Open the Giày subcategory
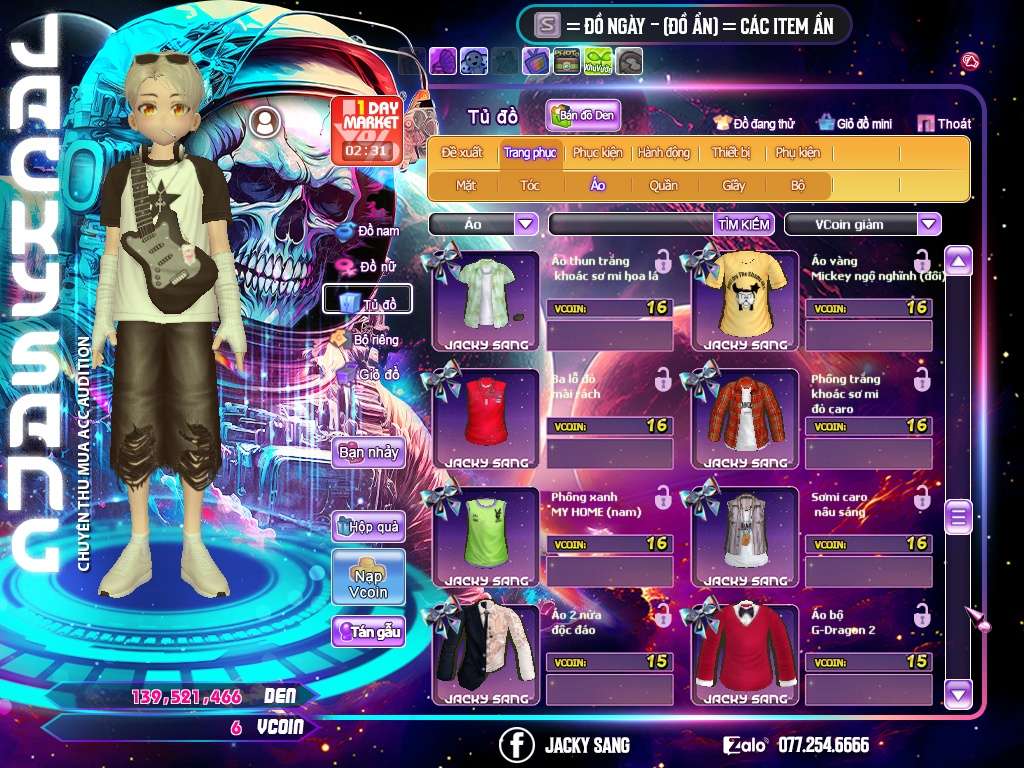 tap(734, 185)
